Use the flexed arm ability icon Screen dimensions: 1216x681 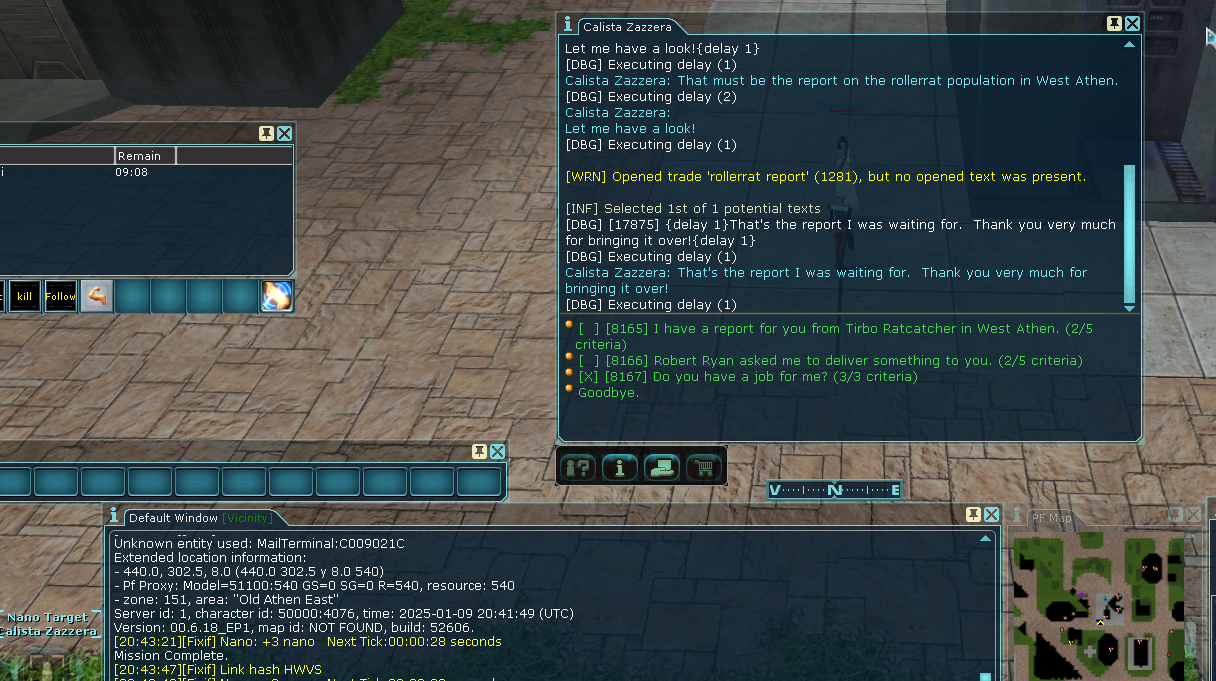coord(96,296)
